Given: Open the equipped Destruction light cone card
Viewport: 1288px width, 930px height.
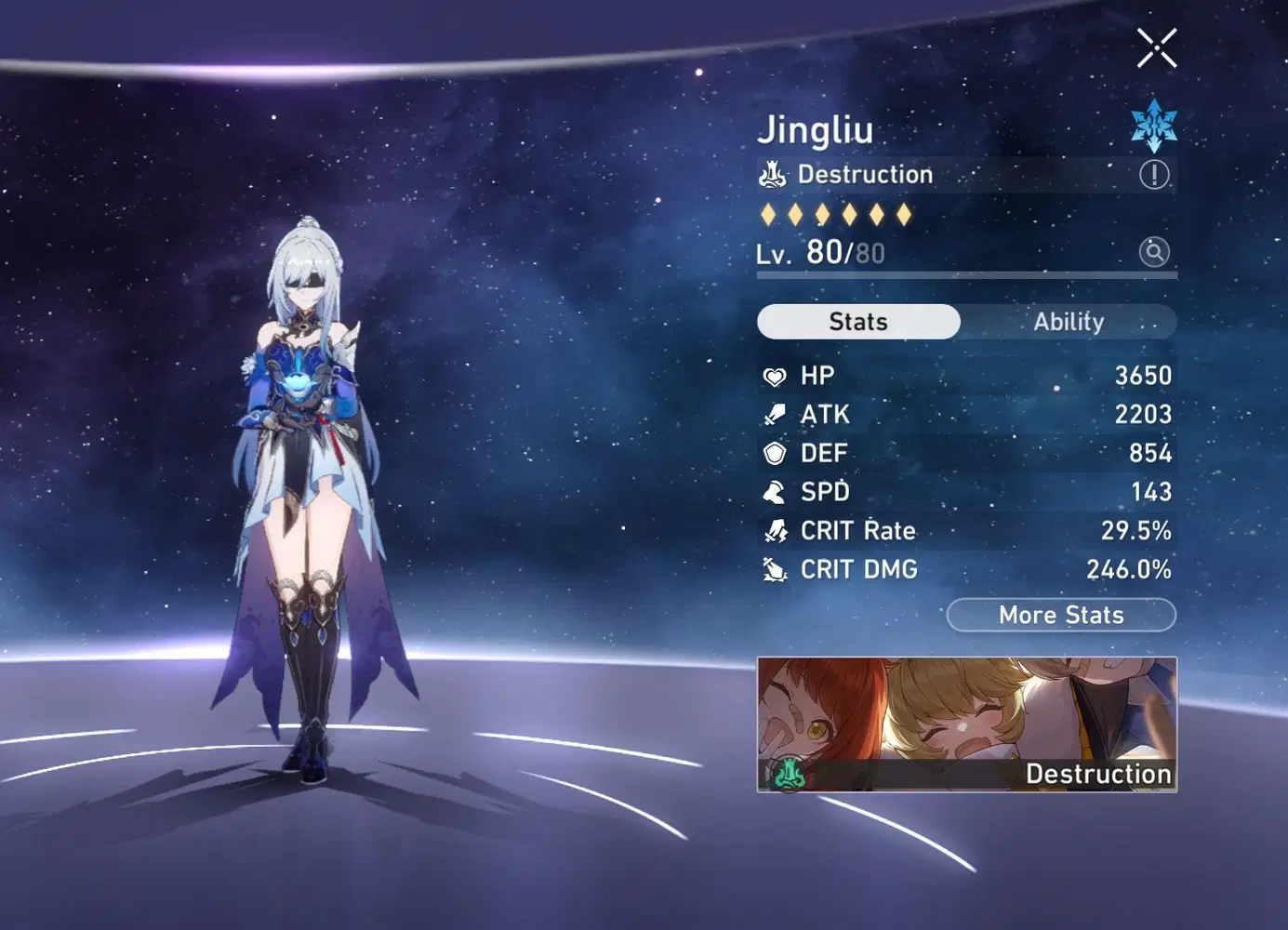Looking at the screenshot, I should (966, 724).
